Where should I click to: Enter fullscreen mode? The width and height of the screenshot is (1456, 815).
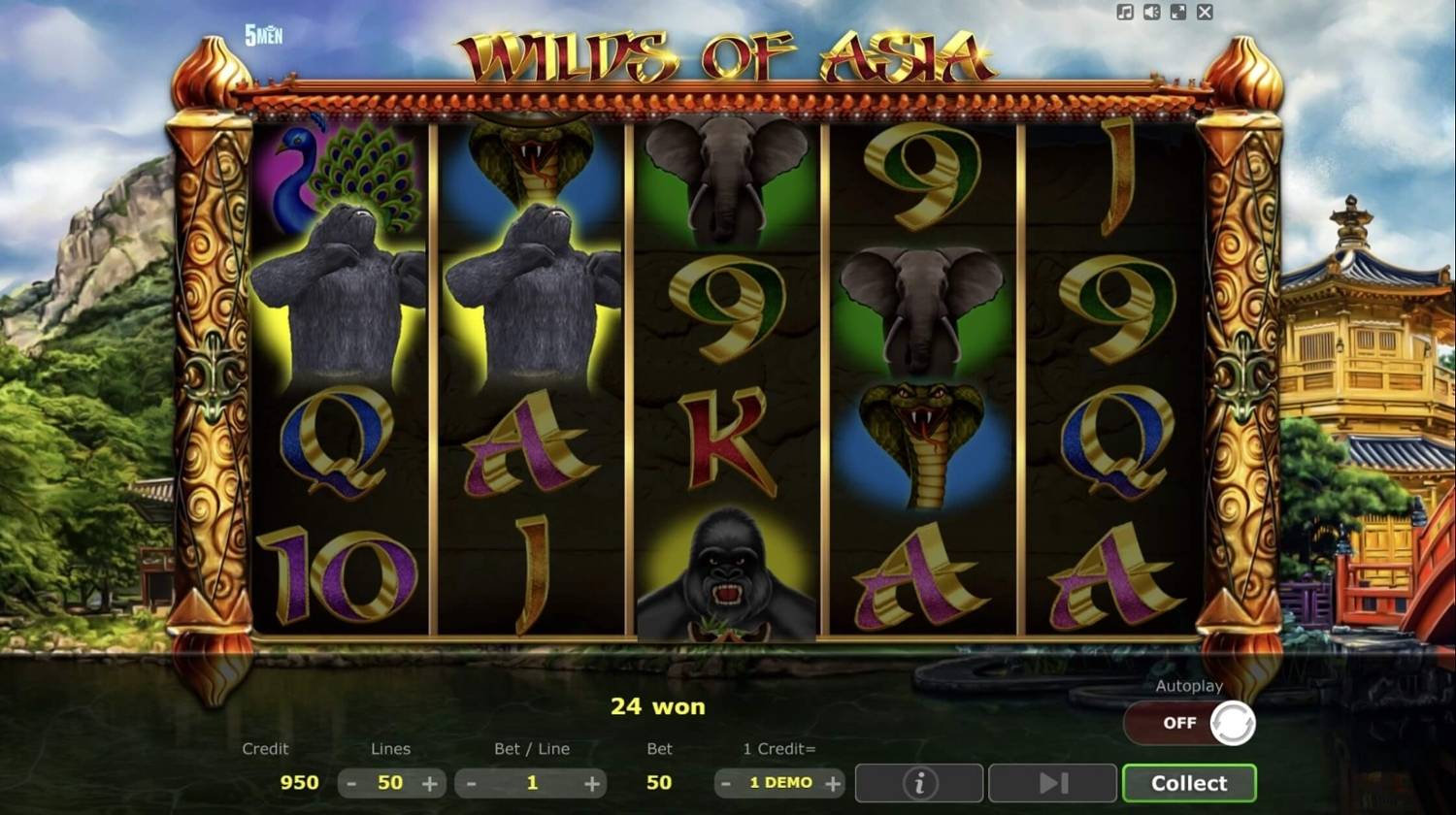pos(1178,12)
